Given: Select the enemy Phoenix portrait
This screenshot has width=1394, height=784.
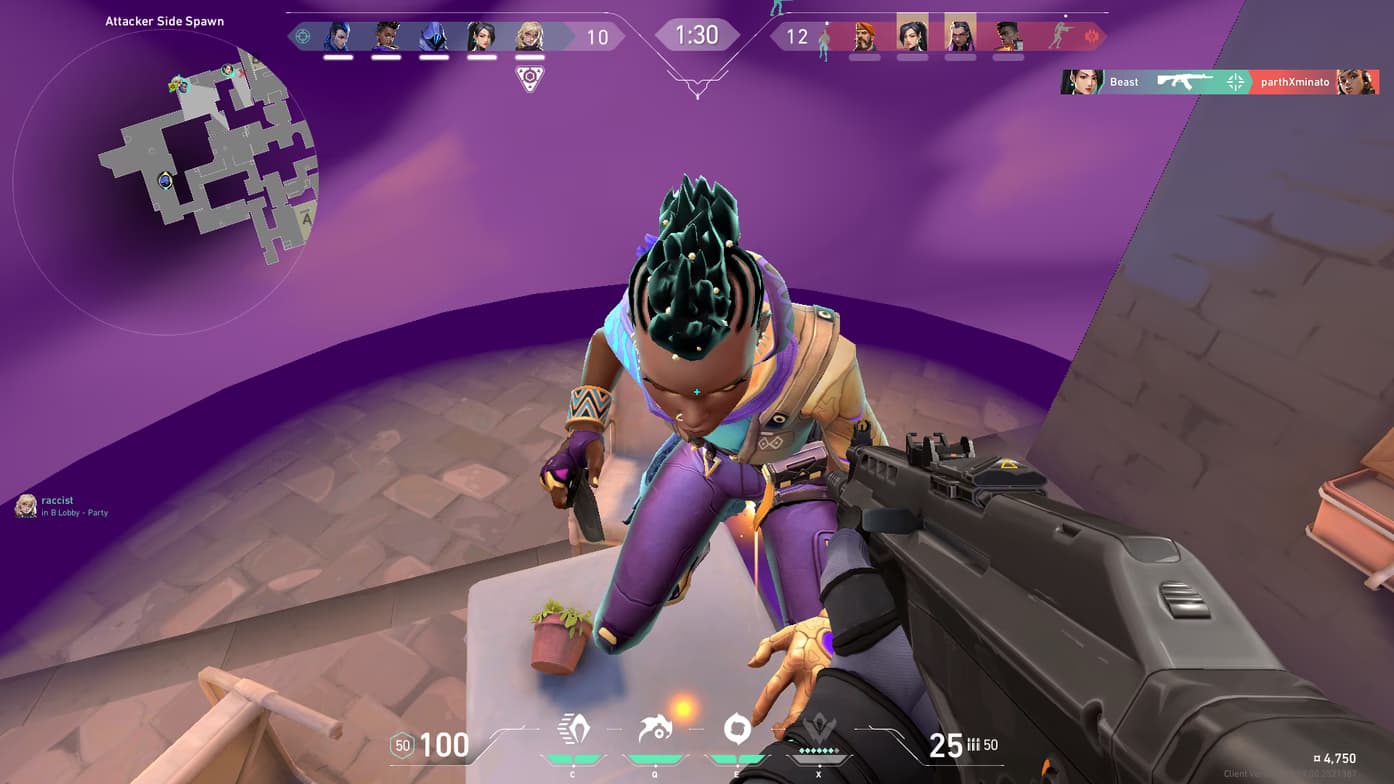Looking at the screenshot, I should click(x=1007, y=37).
